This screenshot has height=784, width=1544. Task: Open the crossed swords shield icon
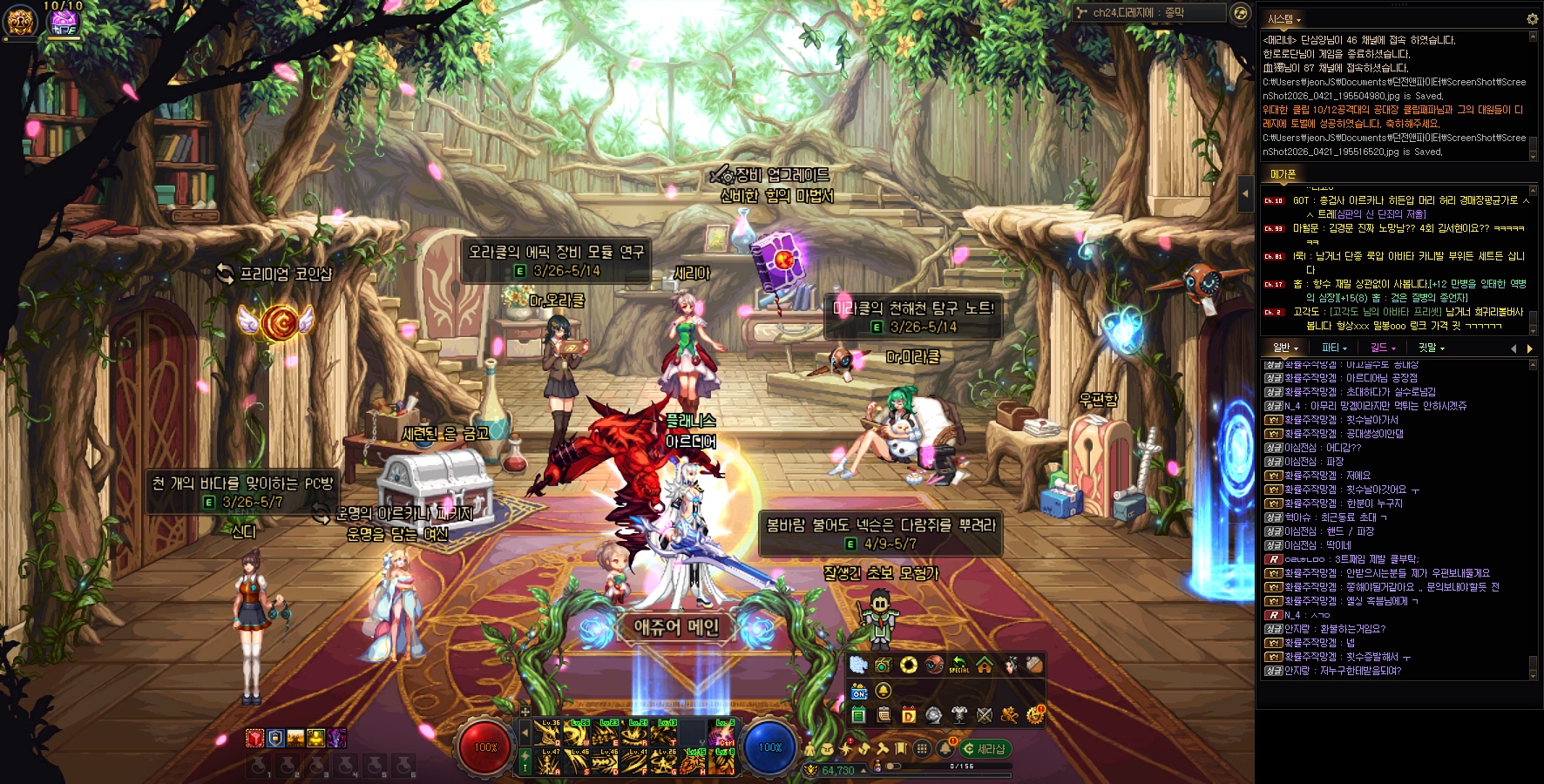click(x=985, y=716)
